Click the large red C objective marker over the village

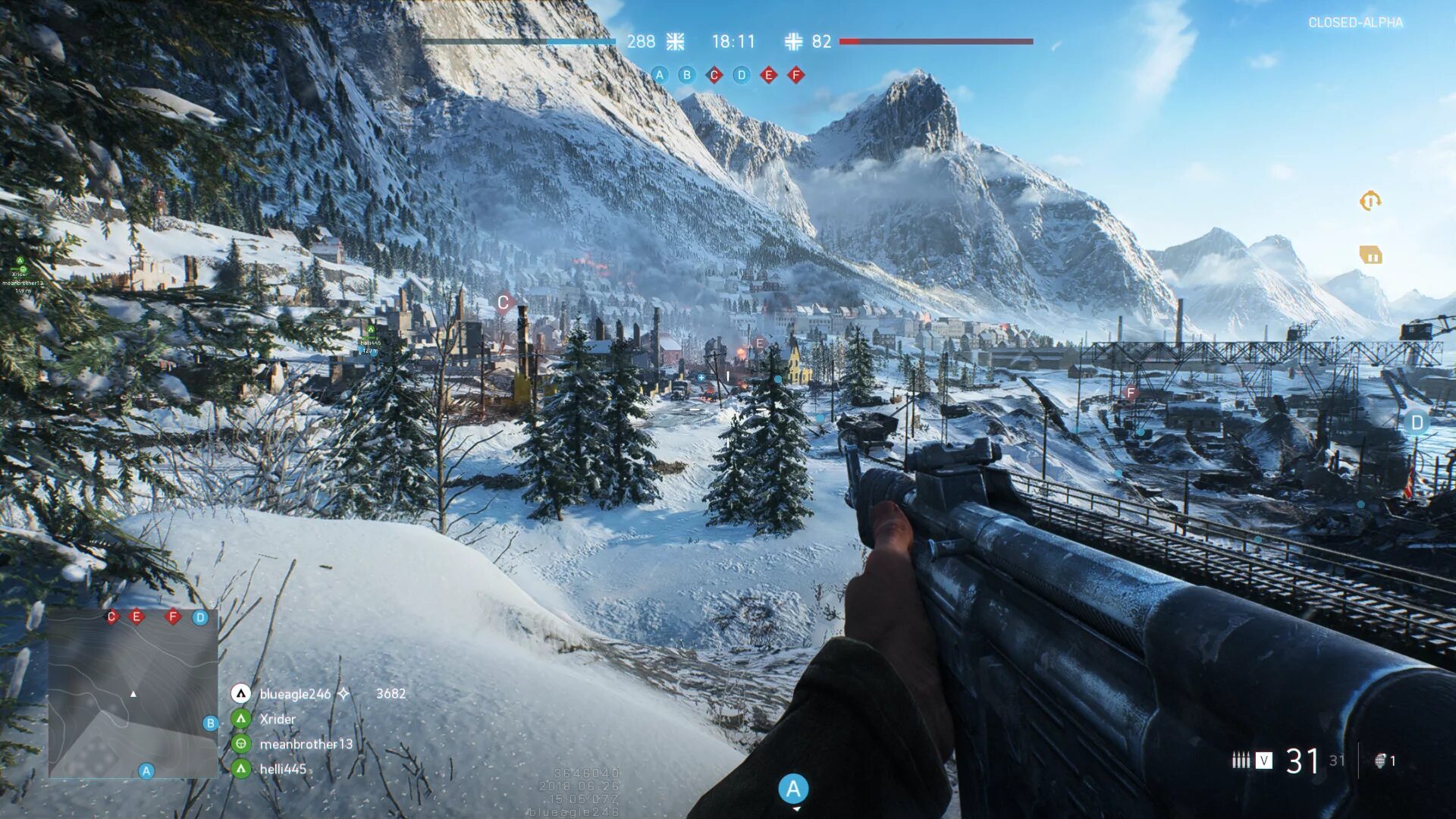pyautogui.click(x=504, y=303)
